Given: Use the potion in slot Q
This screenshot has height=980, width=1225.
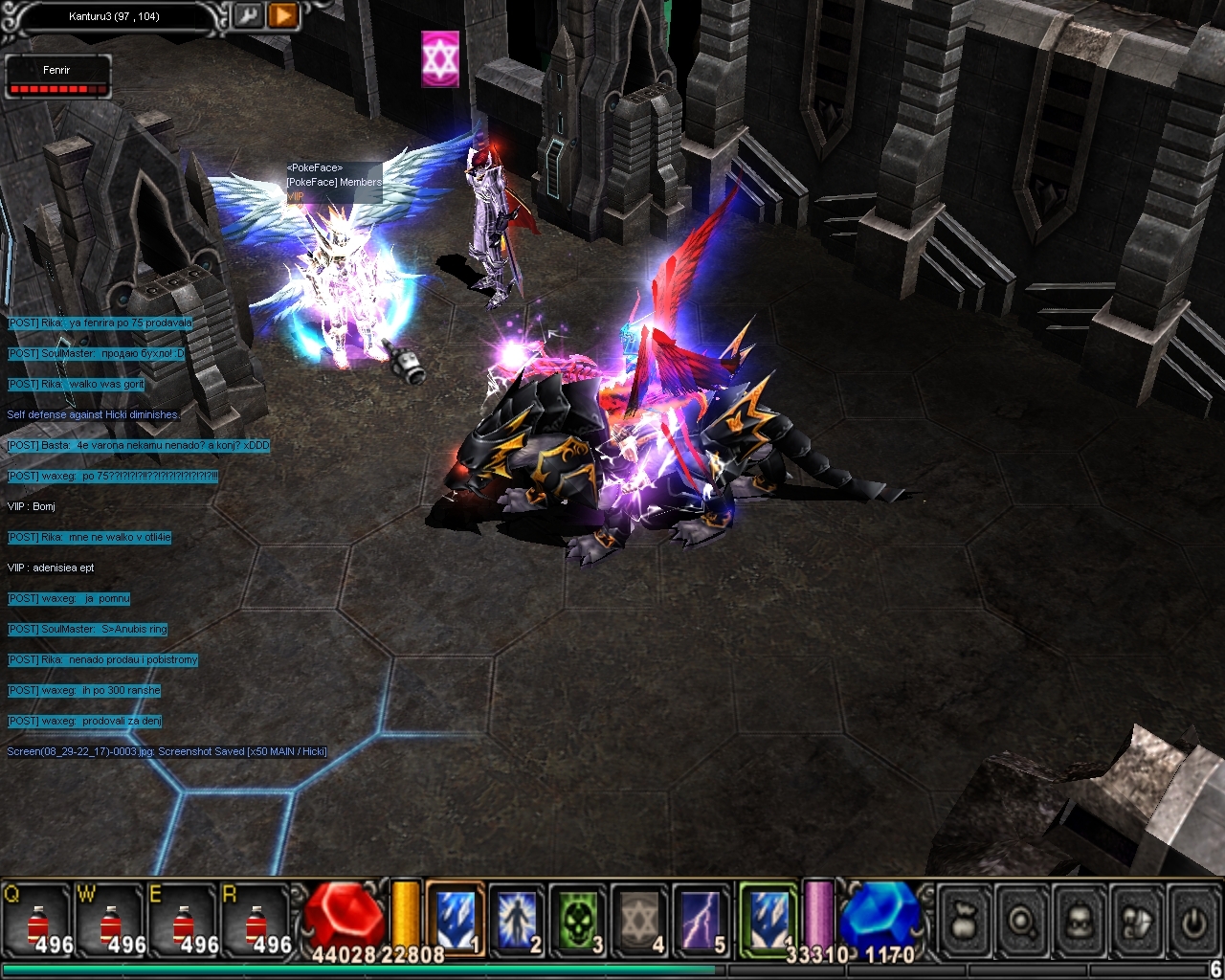Looking at the screenshot, I should pyautogui.click(x=38, y=921).
